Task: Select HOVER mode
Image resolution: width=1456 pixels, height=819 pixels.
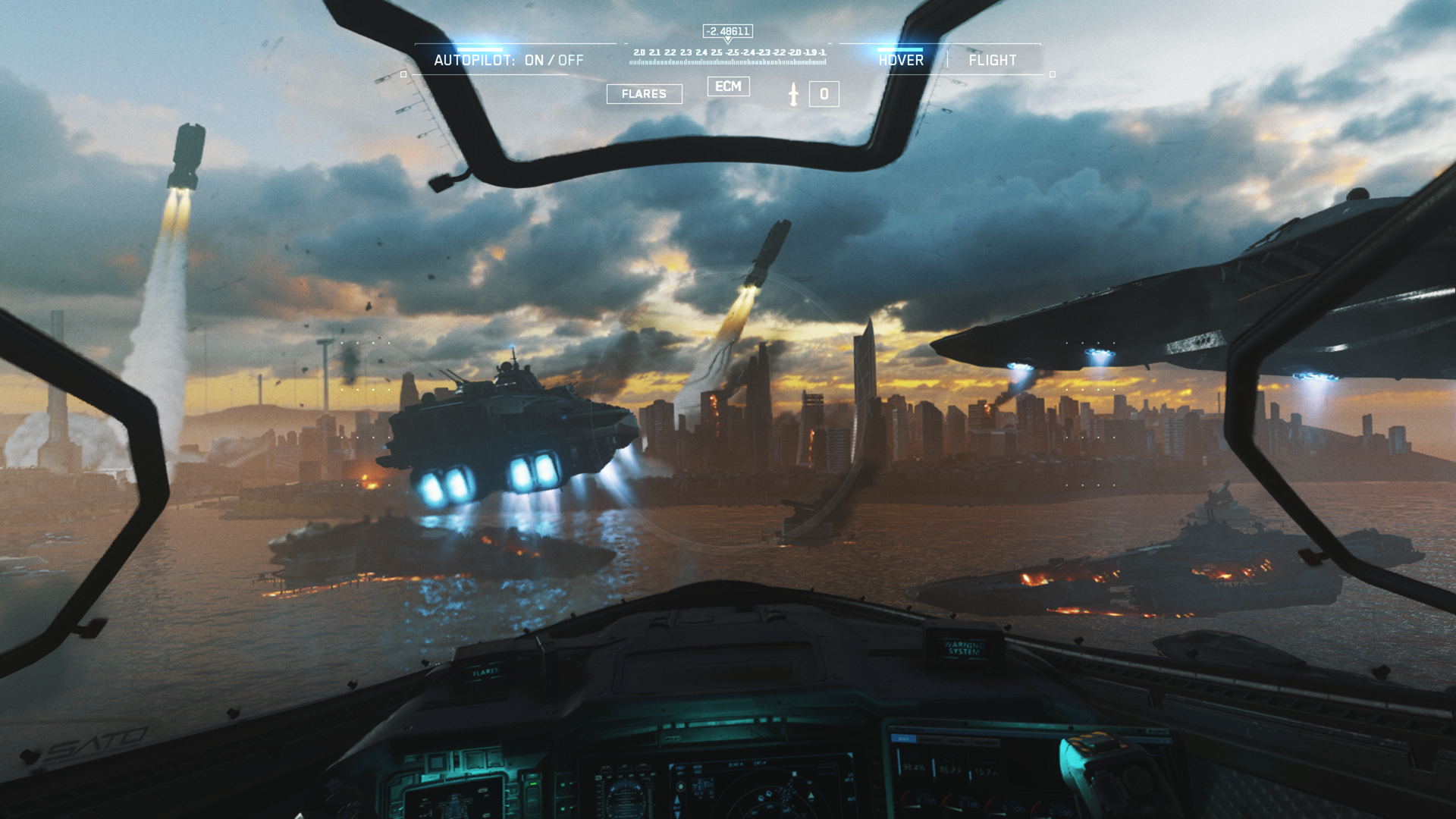Action: click(x=901, y=61)
